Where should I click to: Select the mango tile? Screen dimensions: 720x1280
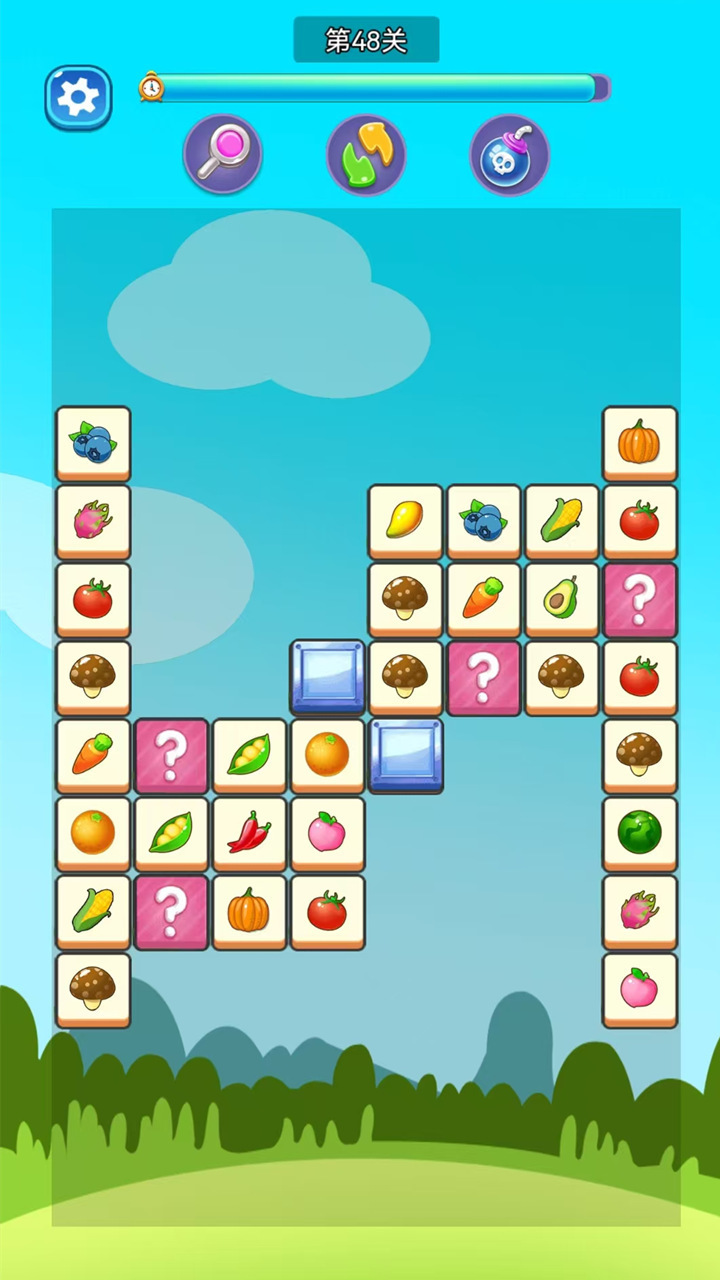point(405,521)
